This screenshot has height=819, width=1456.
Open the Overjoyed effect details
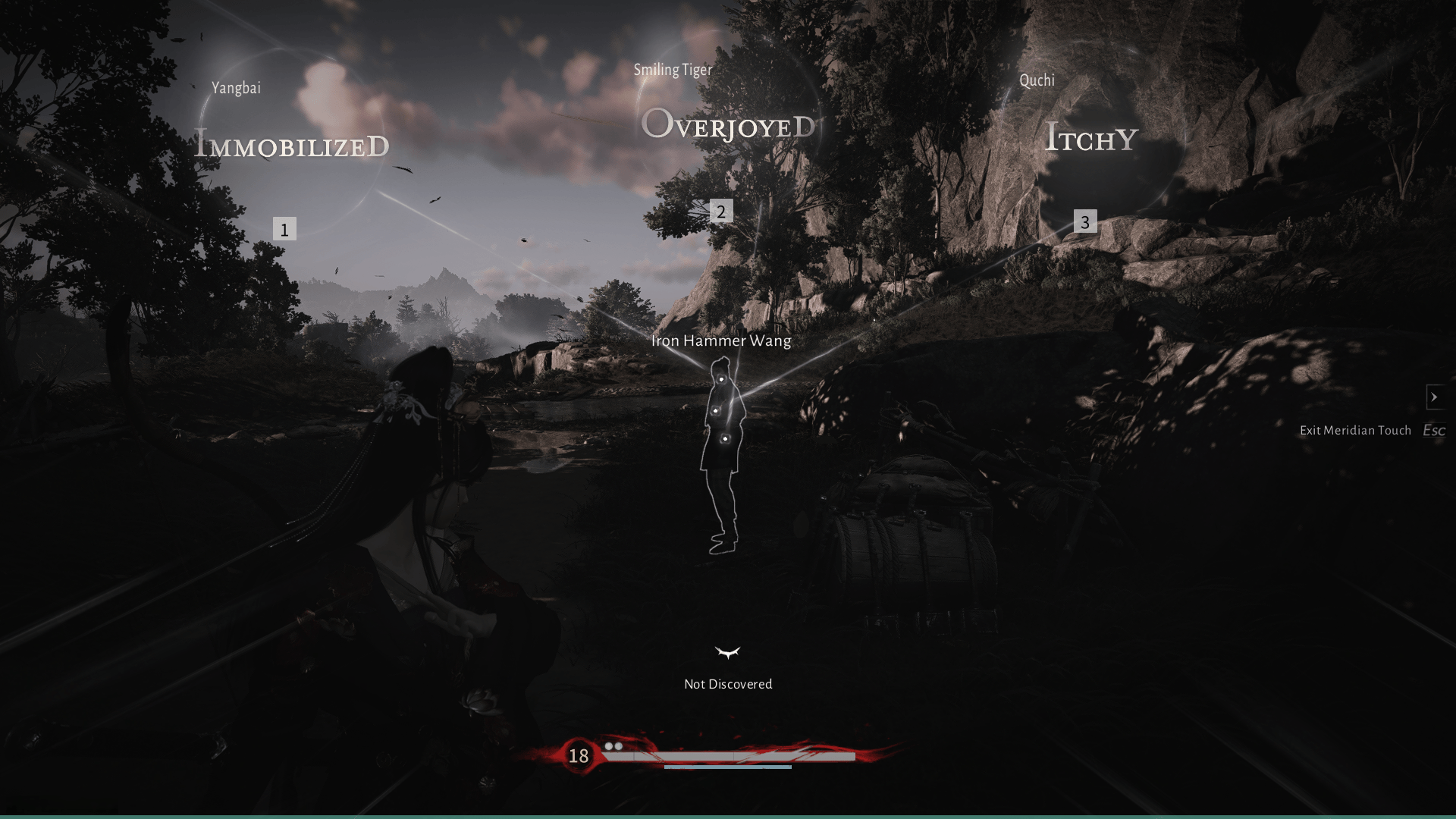pyautogui.click(x=729, y=127)
